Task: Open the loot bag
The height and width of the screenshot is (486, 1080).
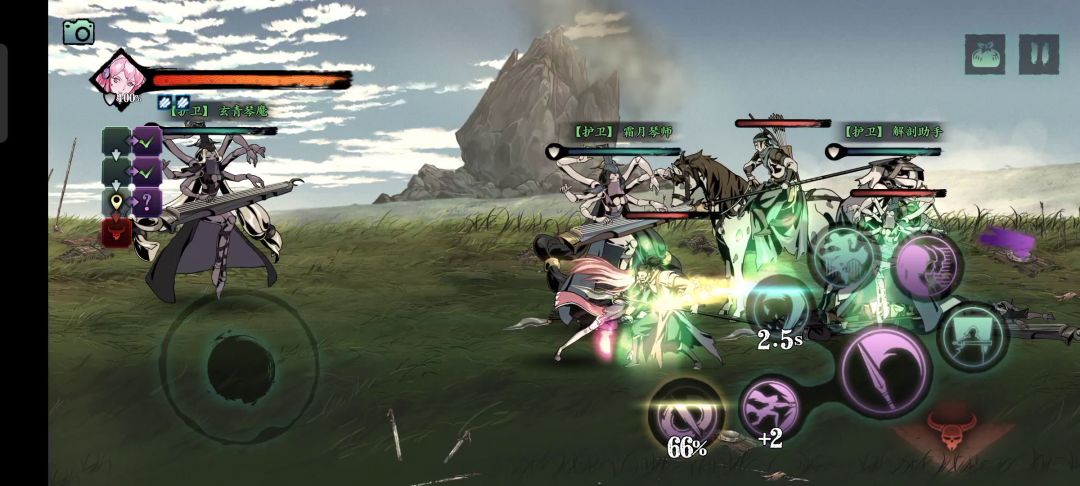Action: pyautogui.click(x=985, y=54)
